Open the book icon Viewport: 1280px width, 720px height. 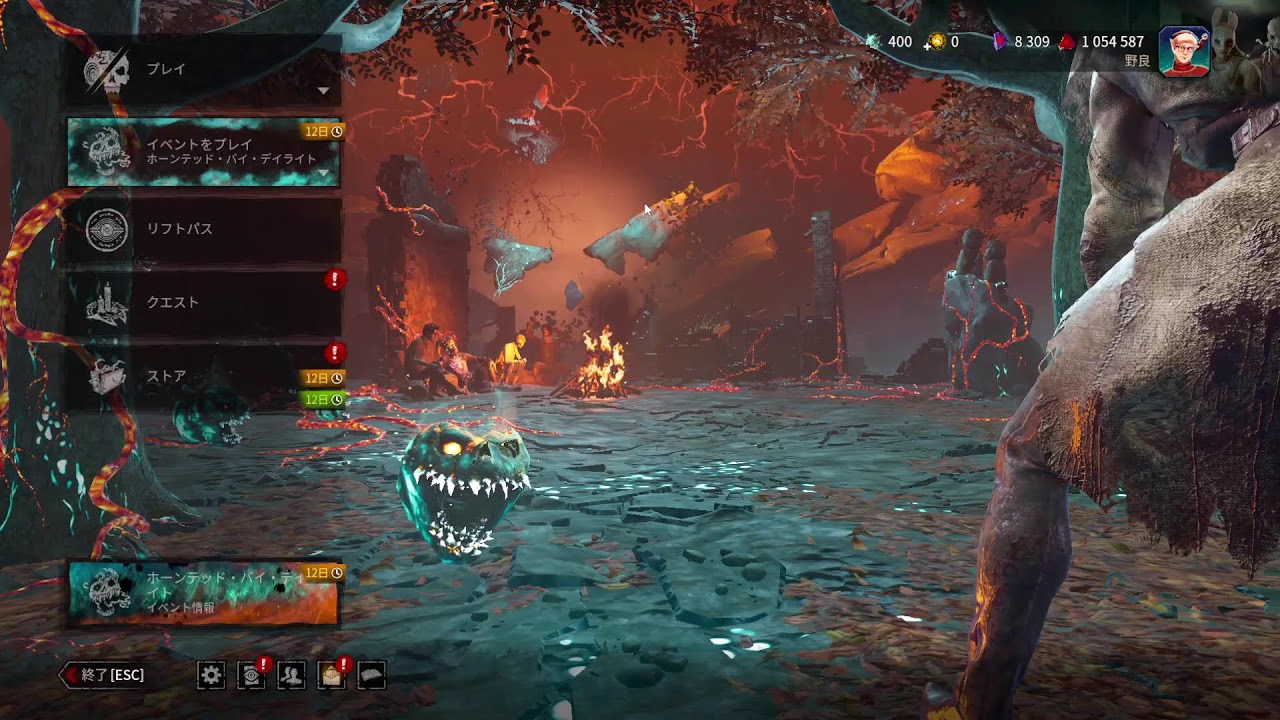coord(371,676)
